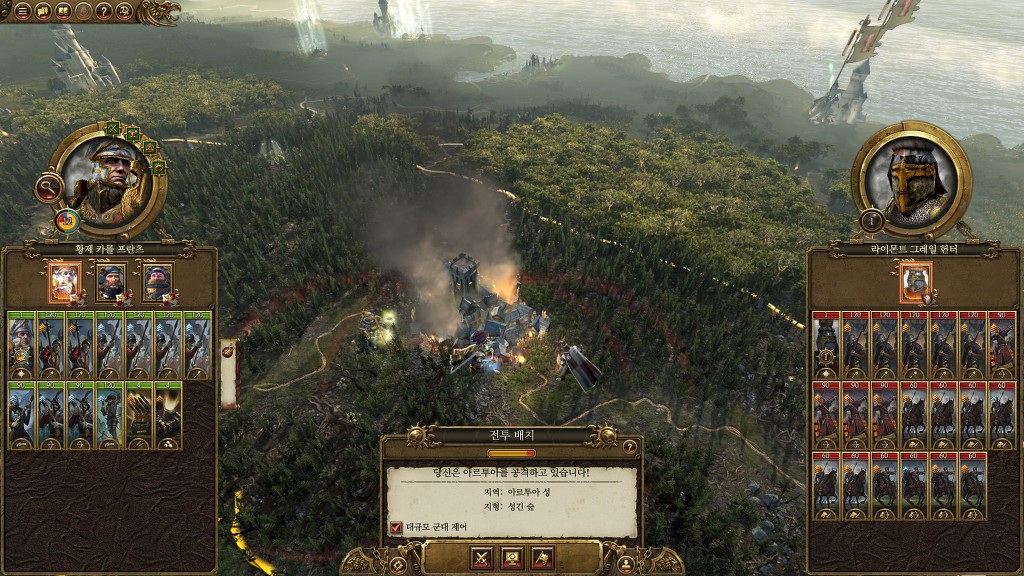
Task: Select the third reinforcing army lord card
Action: 157,282
